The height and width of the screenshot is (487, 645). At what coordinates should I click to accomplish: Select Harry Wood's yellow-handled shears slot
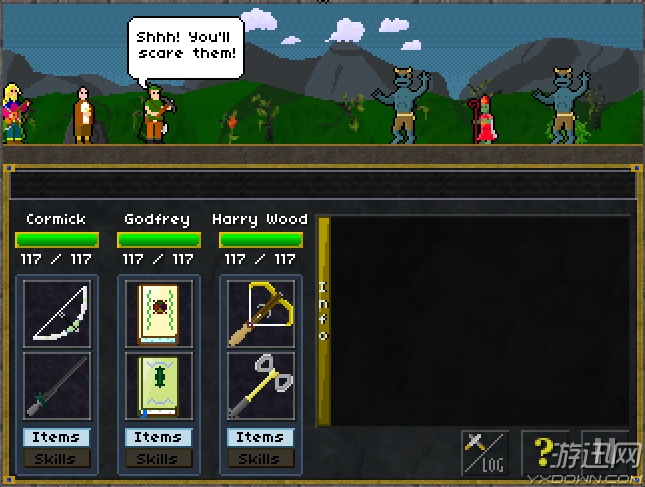click(260, 386)
